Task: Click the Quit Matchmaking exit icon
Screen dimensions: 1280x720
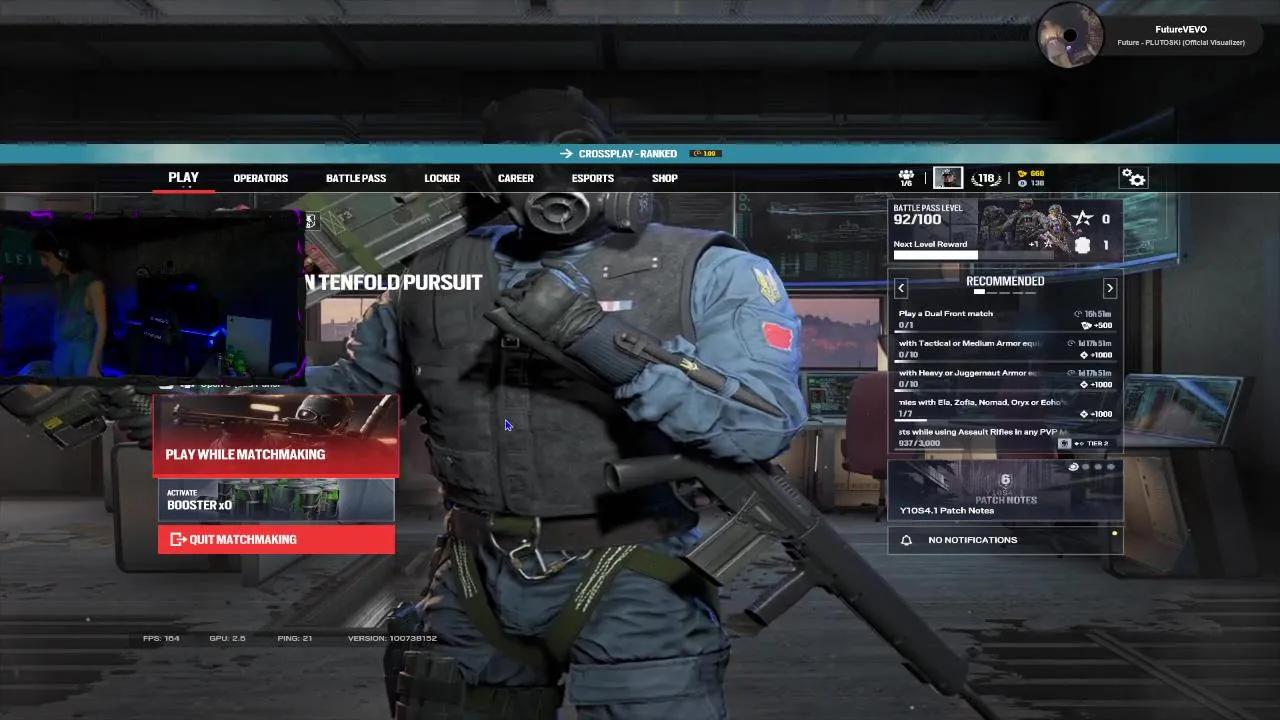Action: point(178,539)
